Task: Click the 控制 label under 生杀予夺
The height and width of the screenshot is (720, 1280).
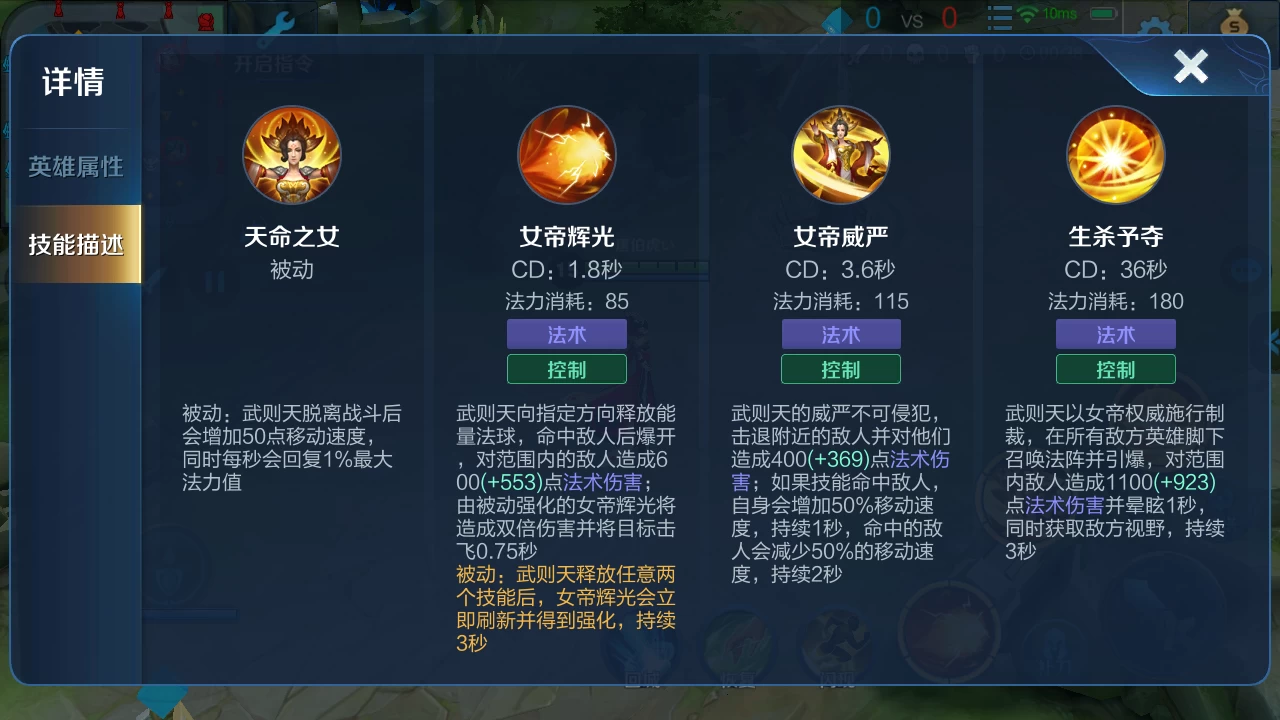Action: pos(1116,369)
